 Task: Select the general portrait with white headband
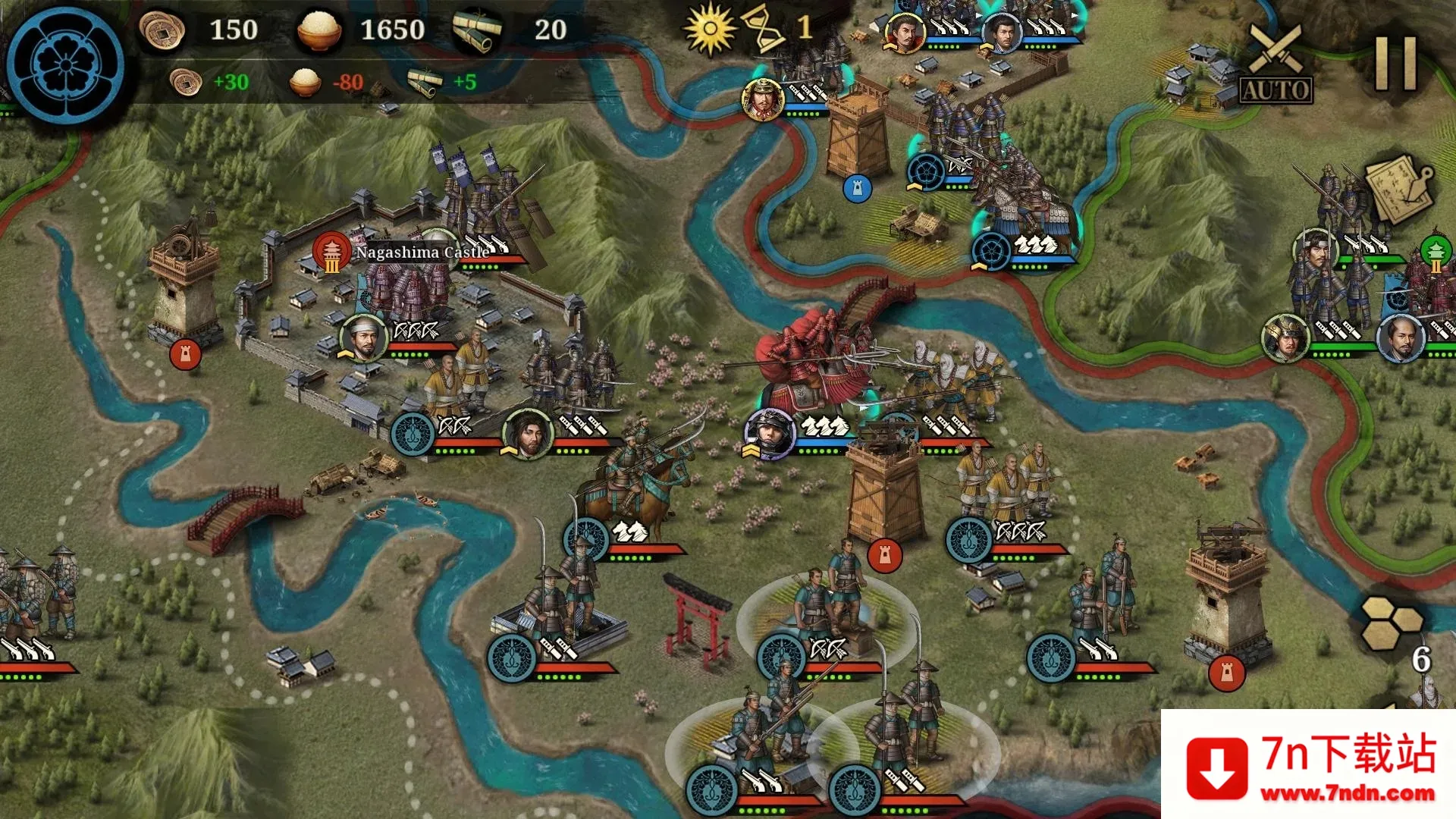(x=363, y=337)
